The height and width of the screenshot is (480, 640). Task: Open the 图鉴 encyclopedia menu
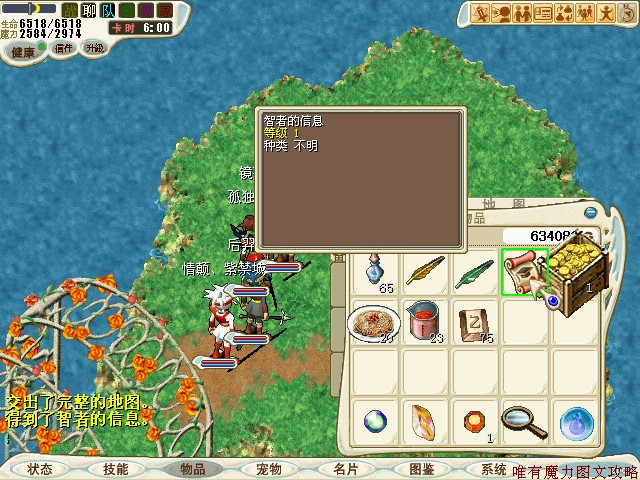pyautogui.click(x=421, y=468)
